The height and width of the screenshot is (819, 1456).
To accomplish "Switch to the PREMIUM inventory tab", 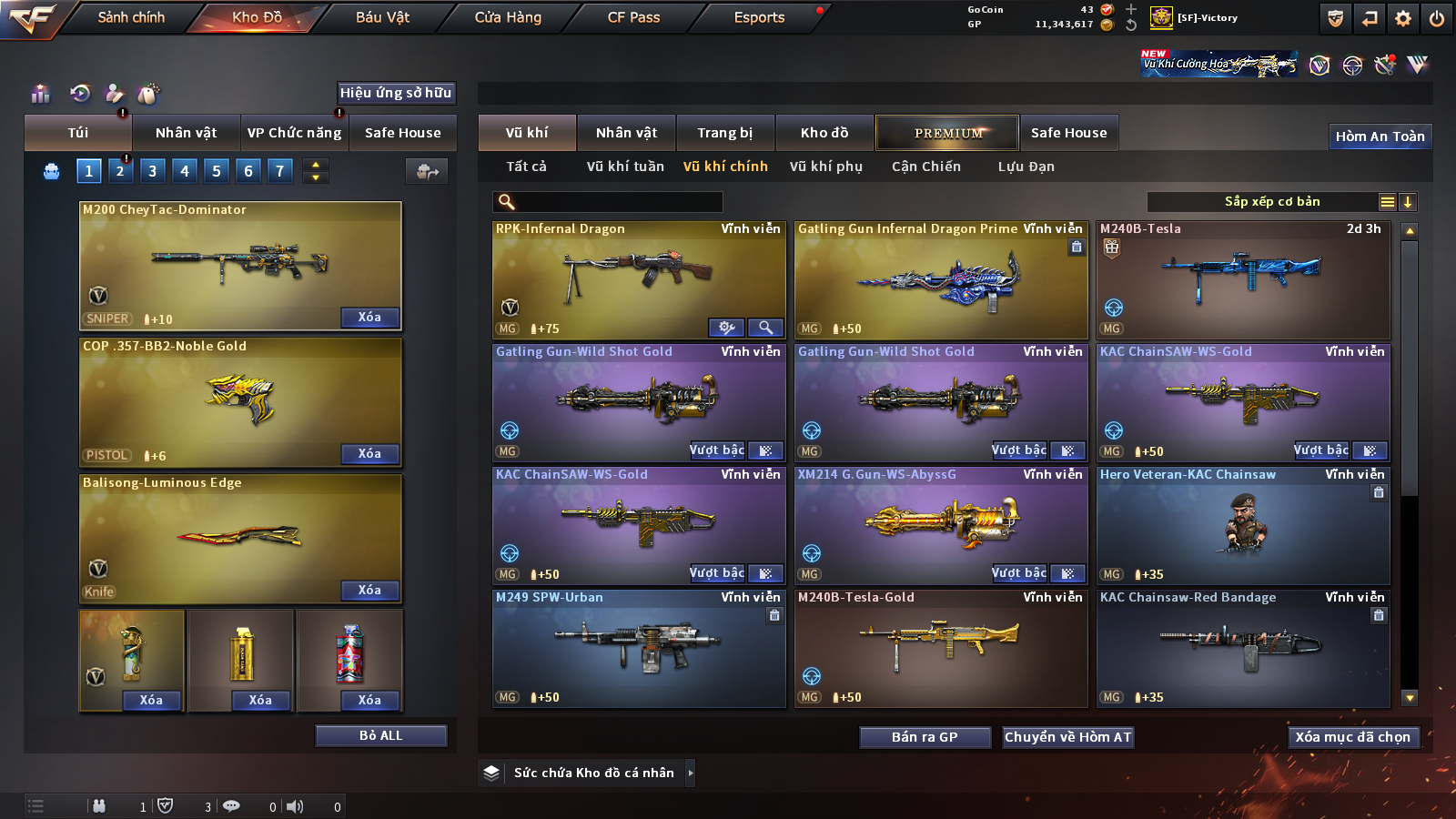I will [x=947, y=133].
